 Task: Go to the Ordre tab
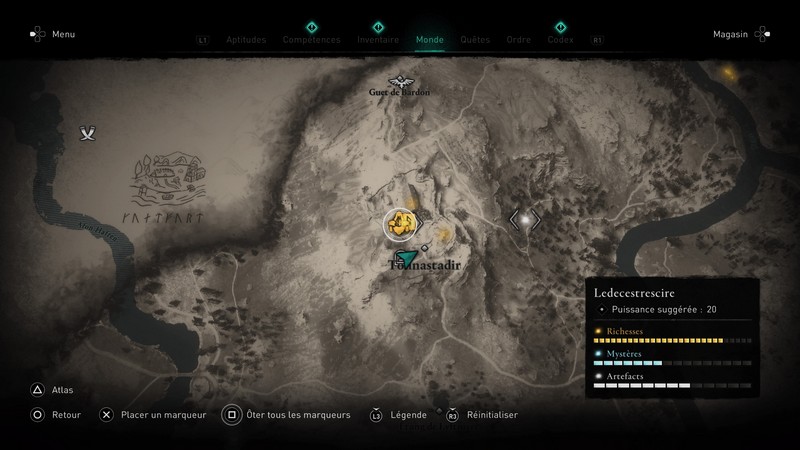[519, 40]
